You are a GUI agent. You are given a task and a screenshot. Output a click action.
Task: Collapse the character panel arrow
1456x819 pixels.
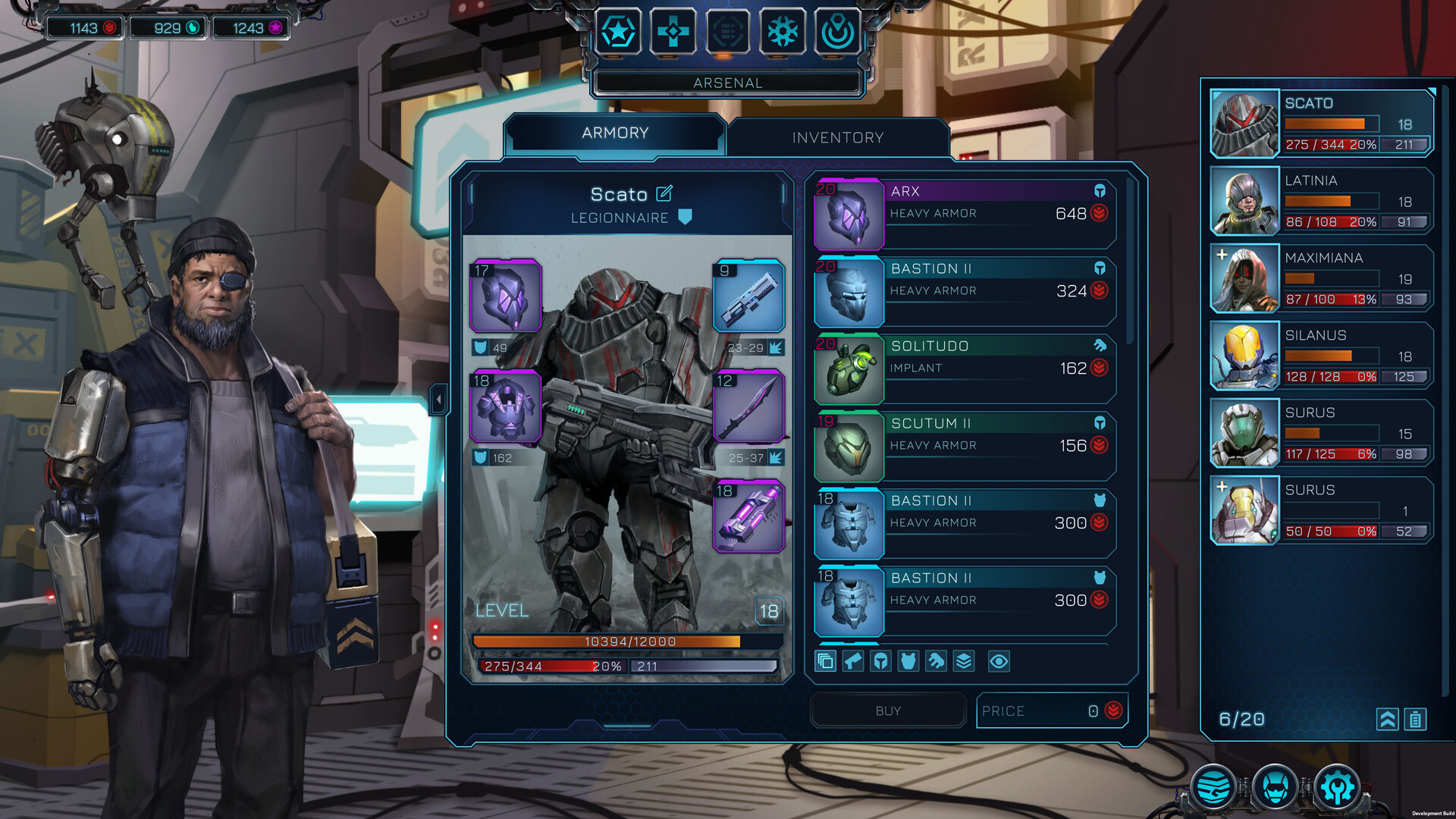pos(438,399)
